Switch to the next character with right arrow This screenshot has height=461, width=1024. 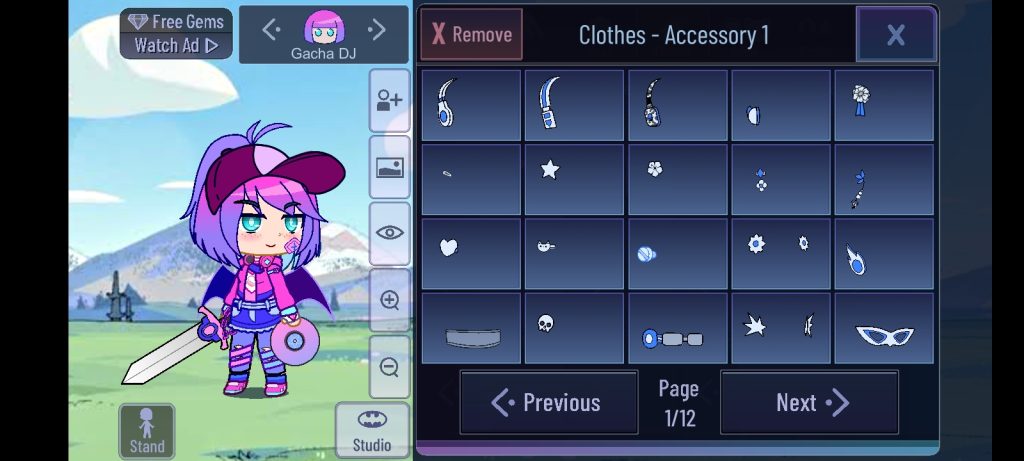pyautogui.click(x=377, y=30)
